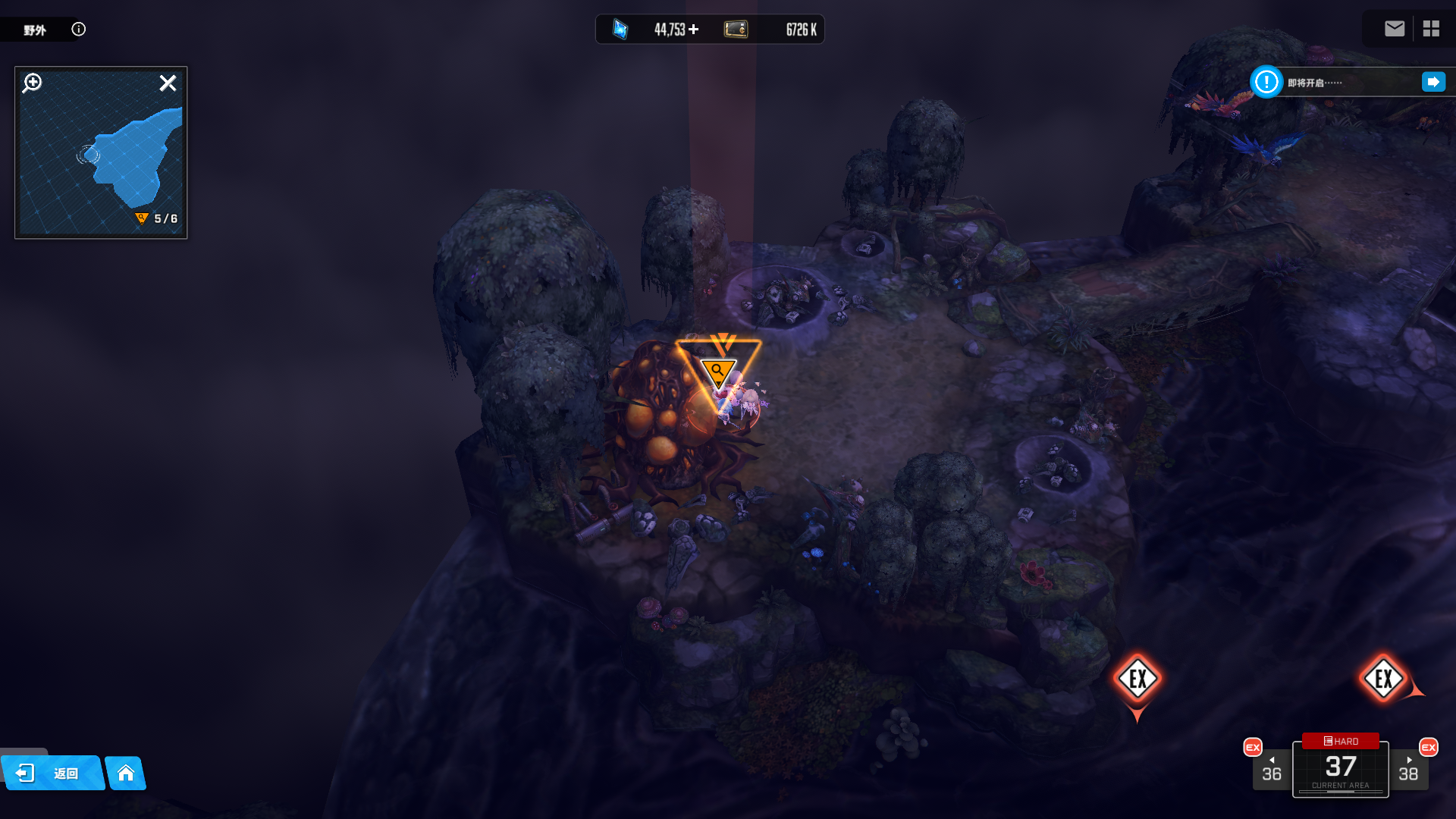The image size is (1456, 819).
Task: Close the minimap panel
Action: click(168, 83)
